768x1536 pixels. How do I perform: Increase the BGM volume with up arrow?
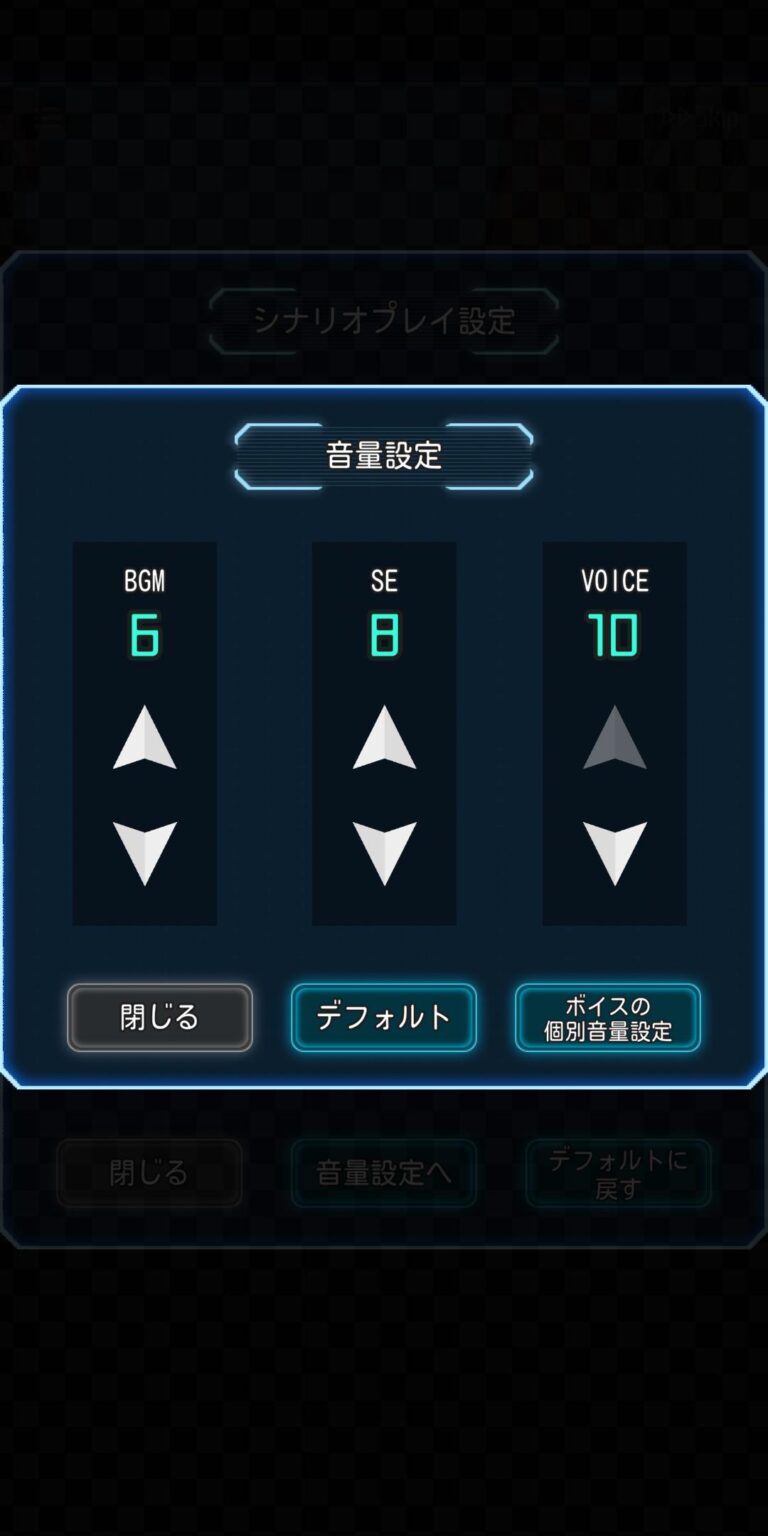[x=145, y=739]
